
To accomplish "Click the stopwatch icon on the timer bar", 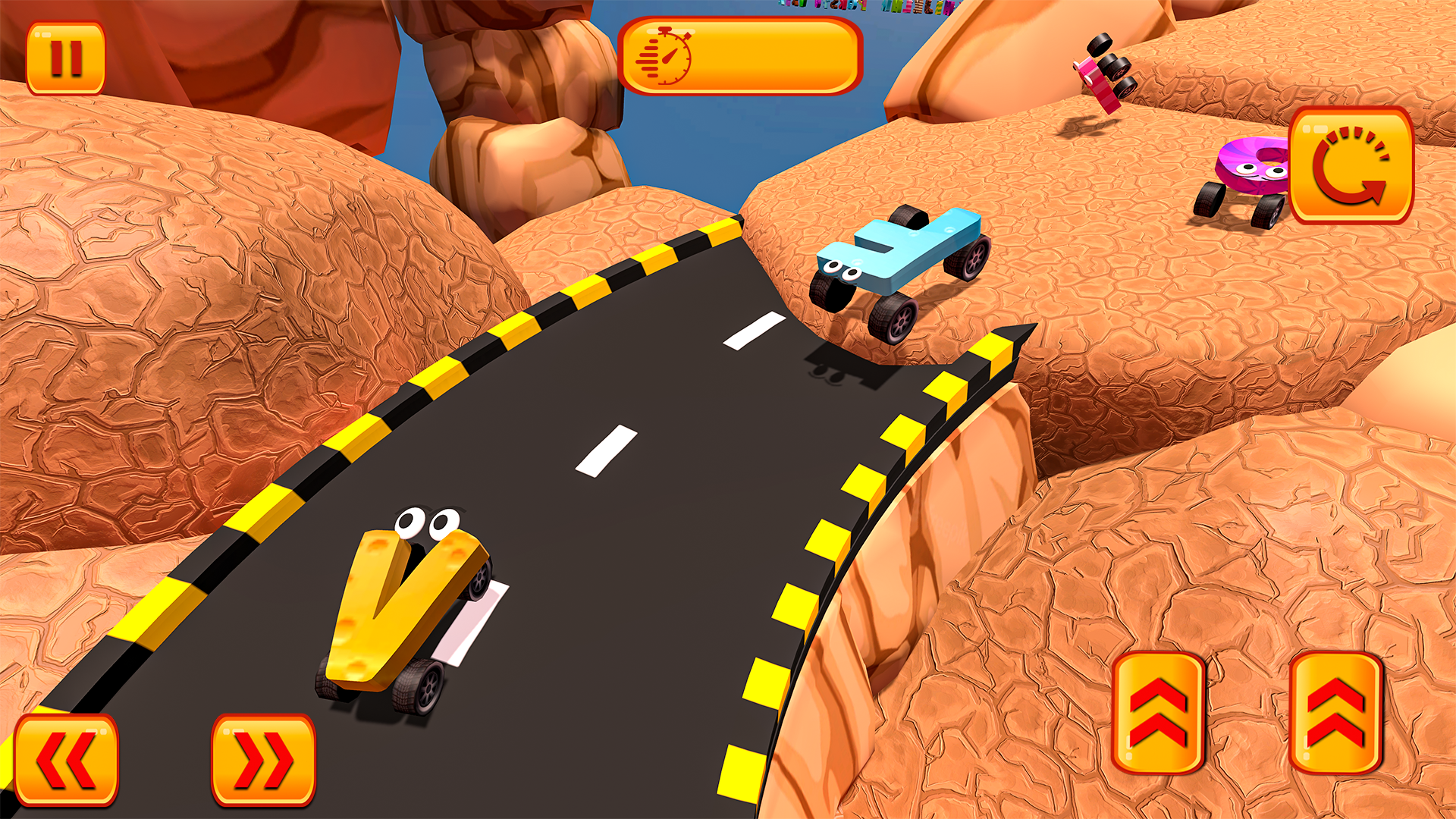I will coord(672,58).
